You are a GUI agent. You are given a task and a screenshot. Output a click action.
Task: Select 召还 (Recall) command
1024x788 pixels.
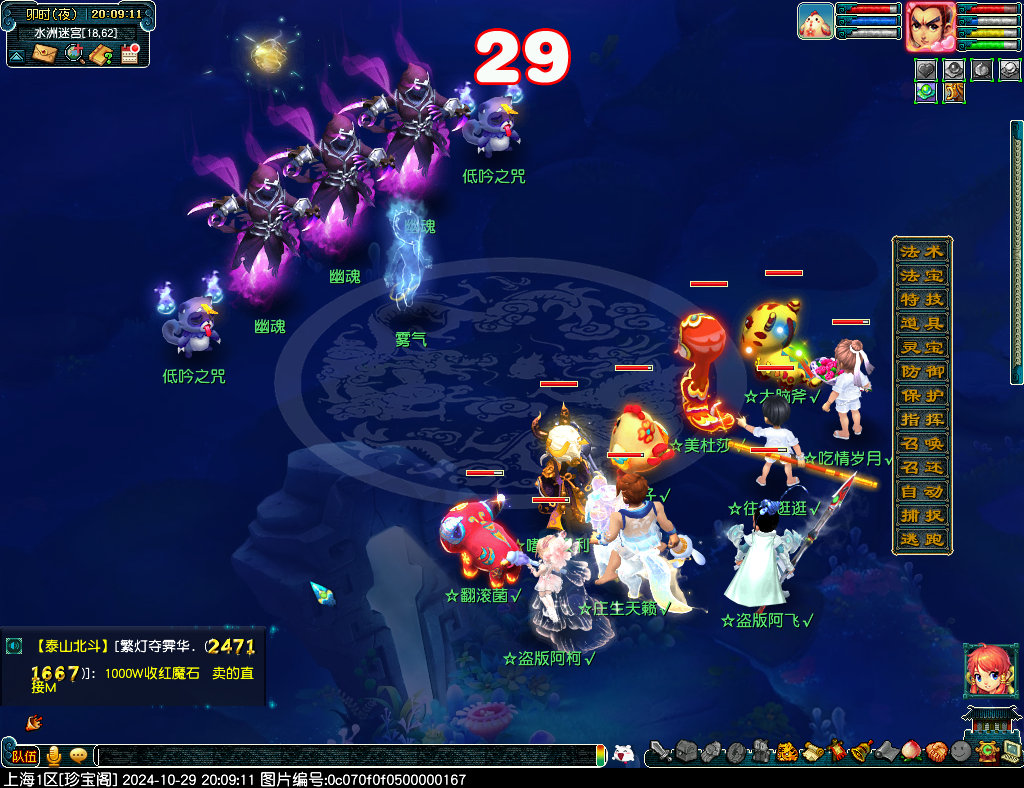click(x=921, y=467)
